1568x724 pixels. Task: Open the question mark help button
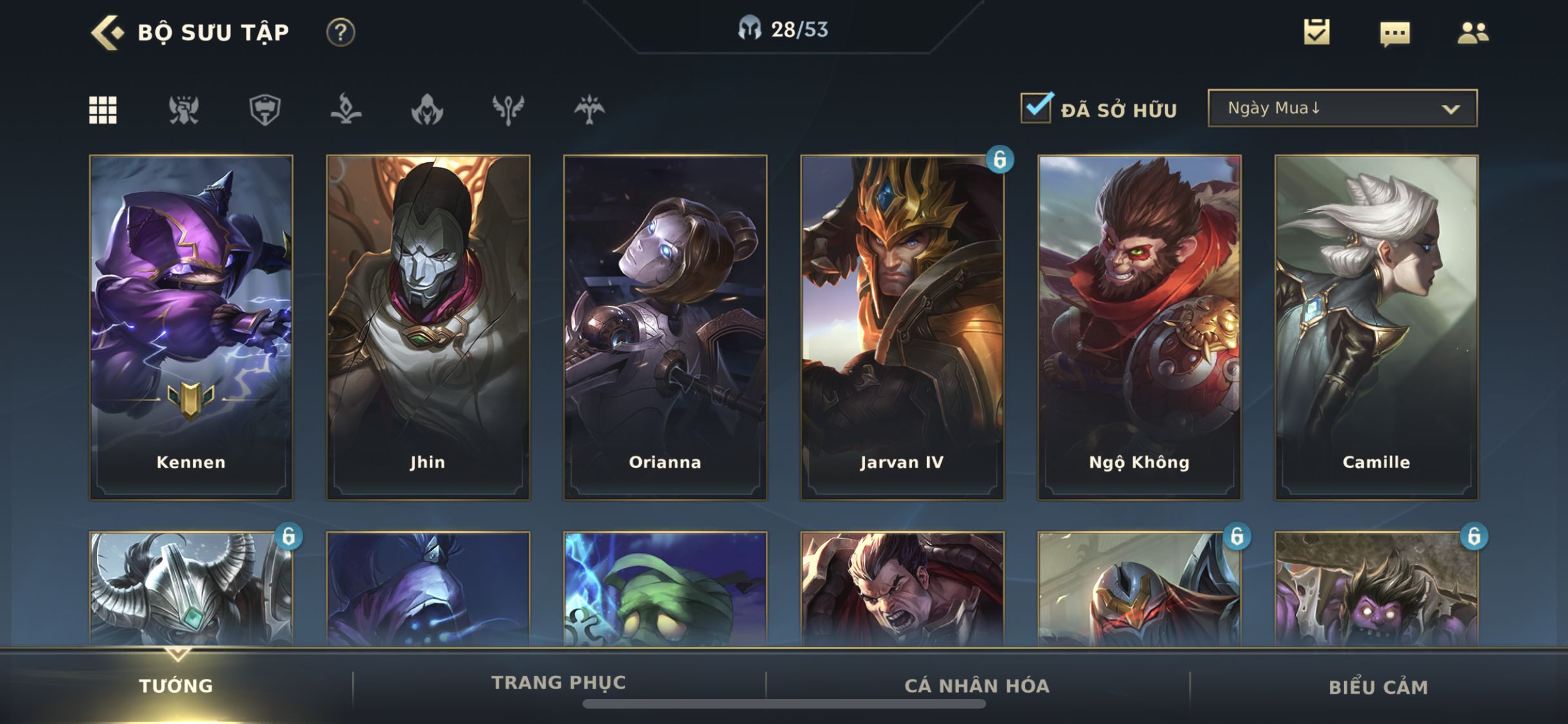pos(341,32)
